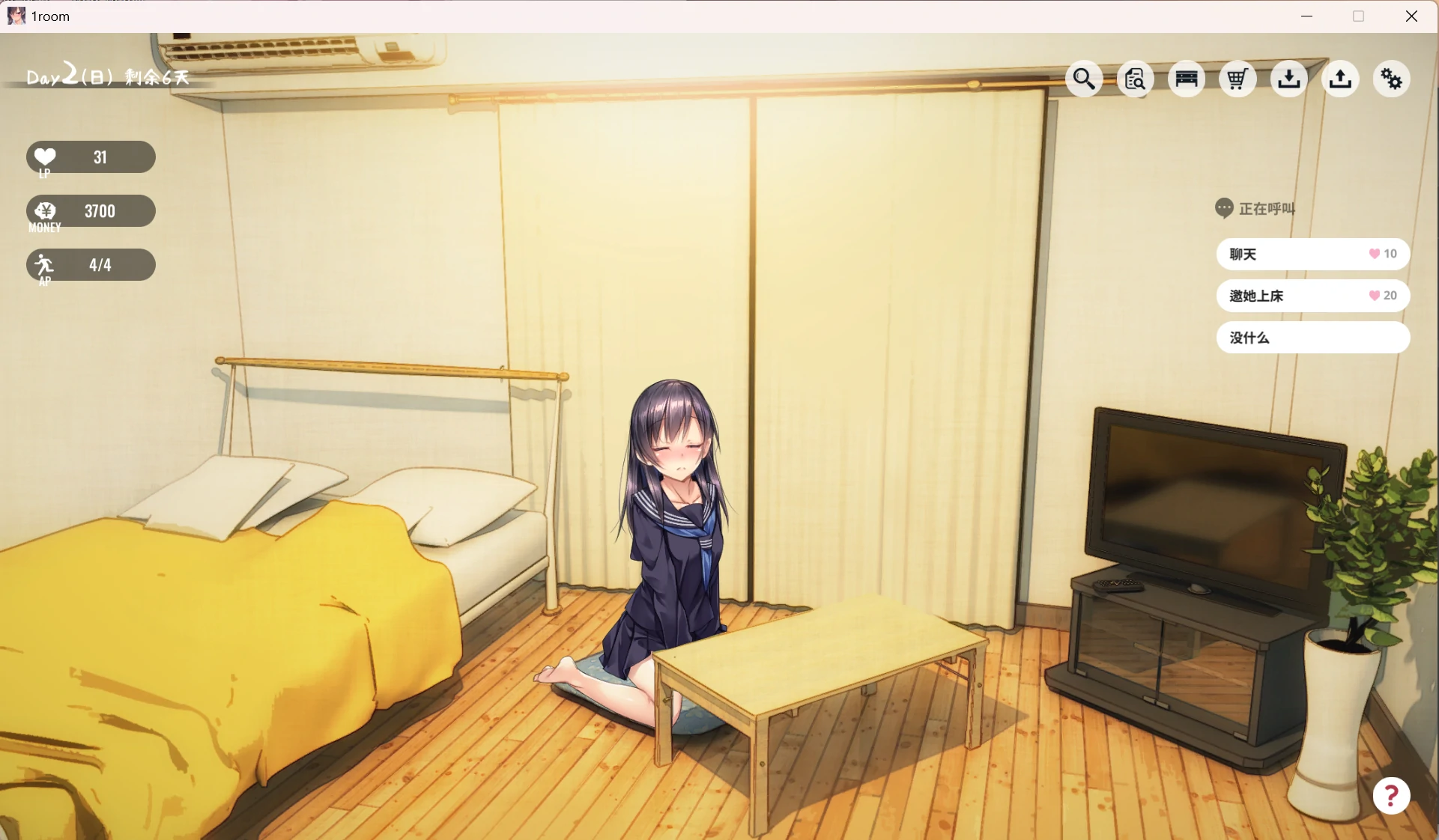Screen dimensions: 1439x840
Task: Select the magnifier search icon
Action: coord(1084,79)
